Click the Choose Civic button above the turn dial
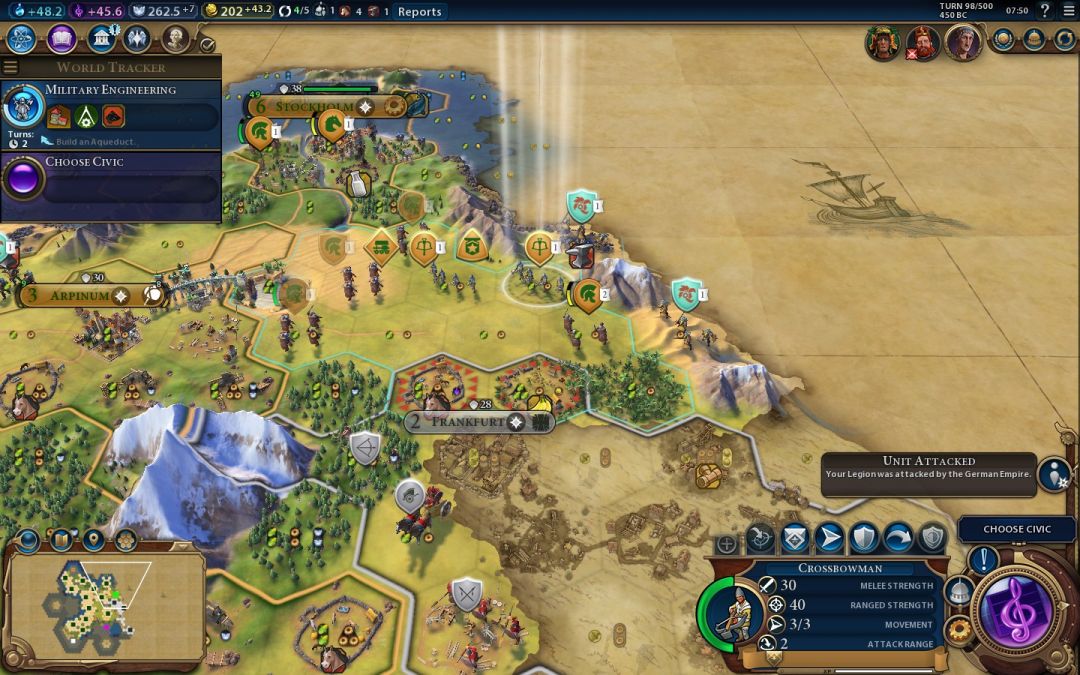 (x=1017, y=529)
